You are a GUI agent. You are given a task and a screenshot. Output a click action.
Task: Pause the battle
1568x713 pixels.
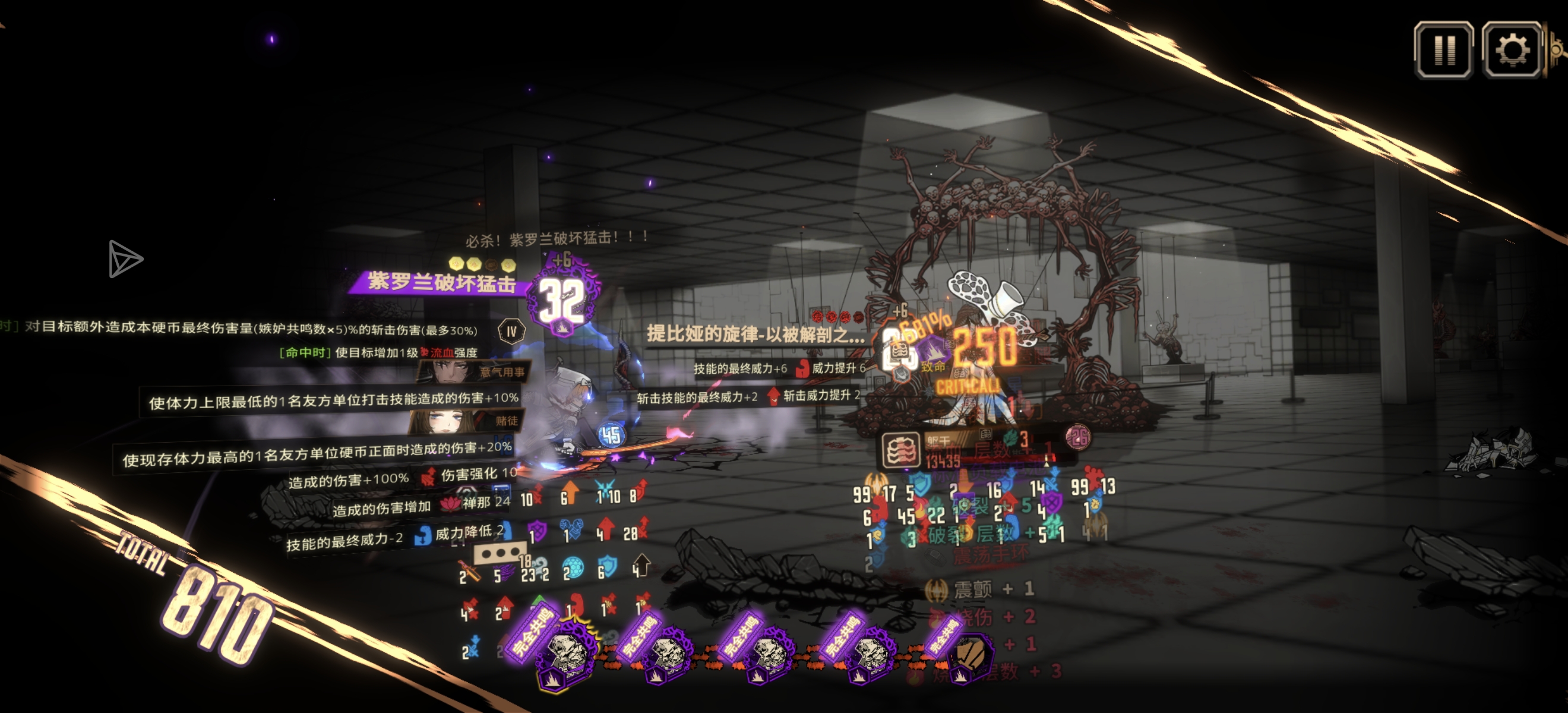coord(1443,50)
